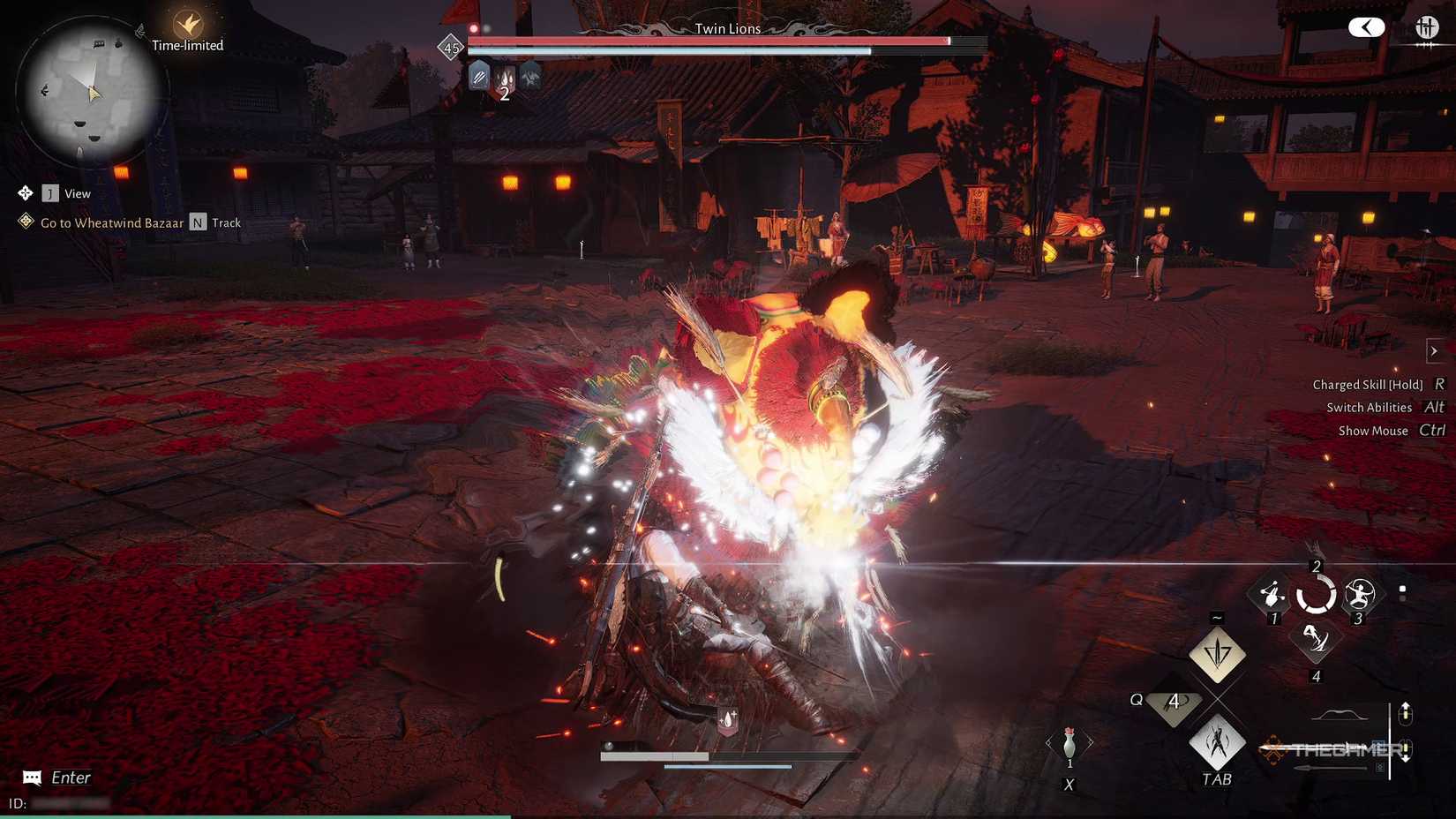Expand the right-edge side panel arrow
Image resolution: width=1456 pixels, height=819 pixels.
[1433, 350]
